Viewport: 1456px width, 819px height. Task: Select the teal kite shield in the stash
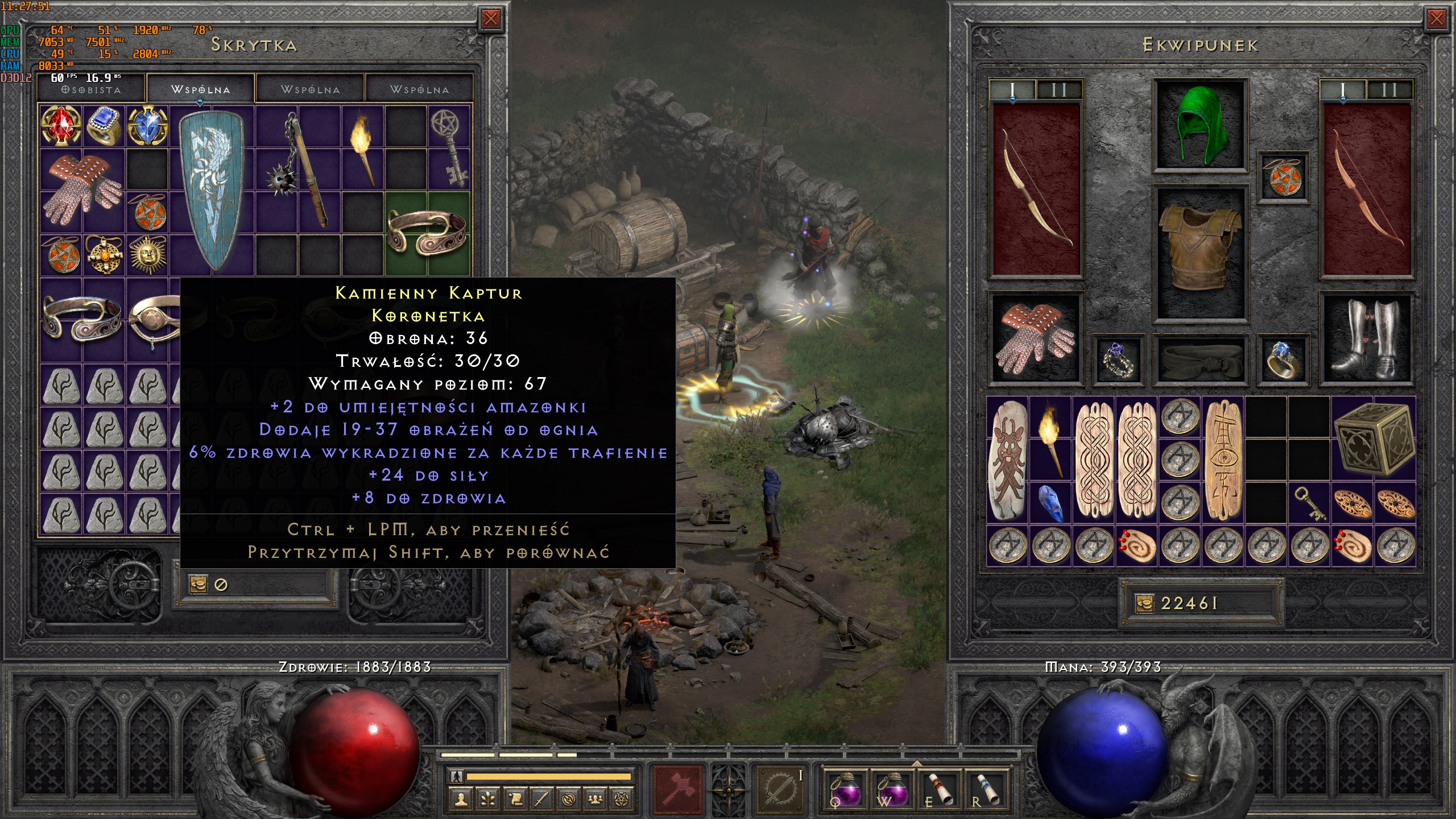(211, 189)
